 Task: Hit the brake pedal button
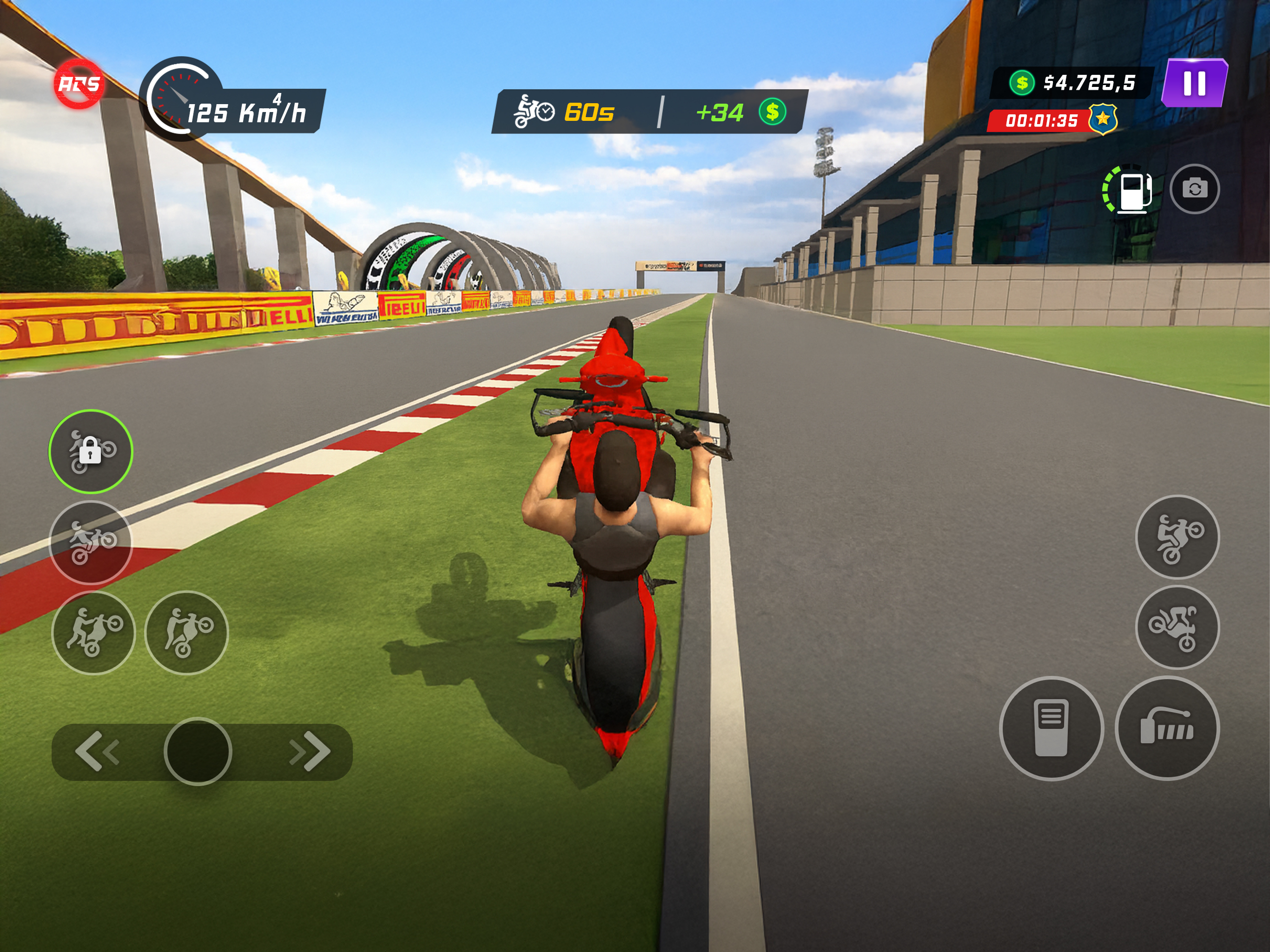1051,728
